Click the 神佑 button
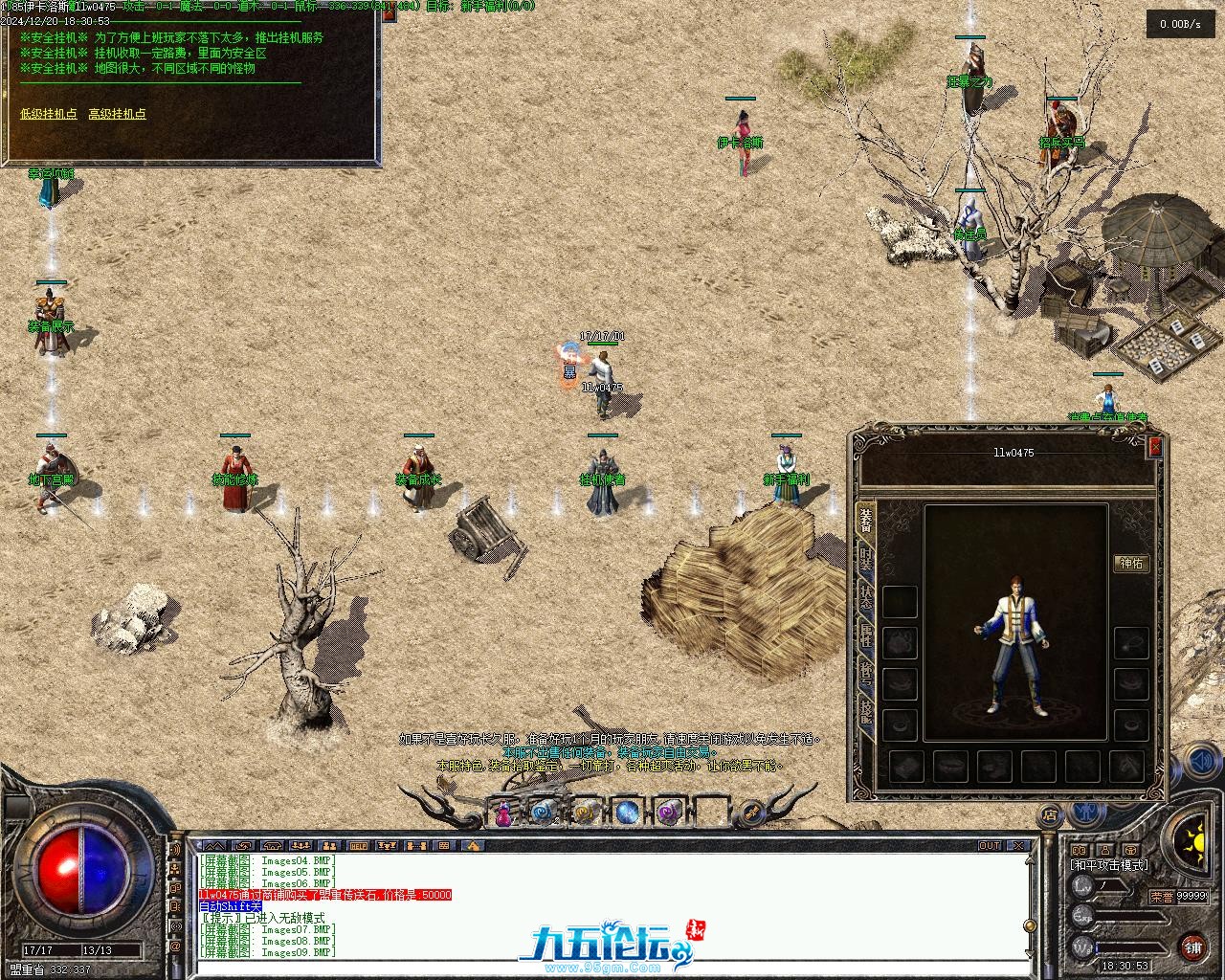The width and height of the screenshot is (1225, 980). (1131, 564)
